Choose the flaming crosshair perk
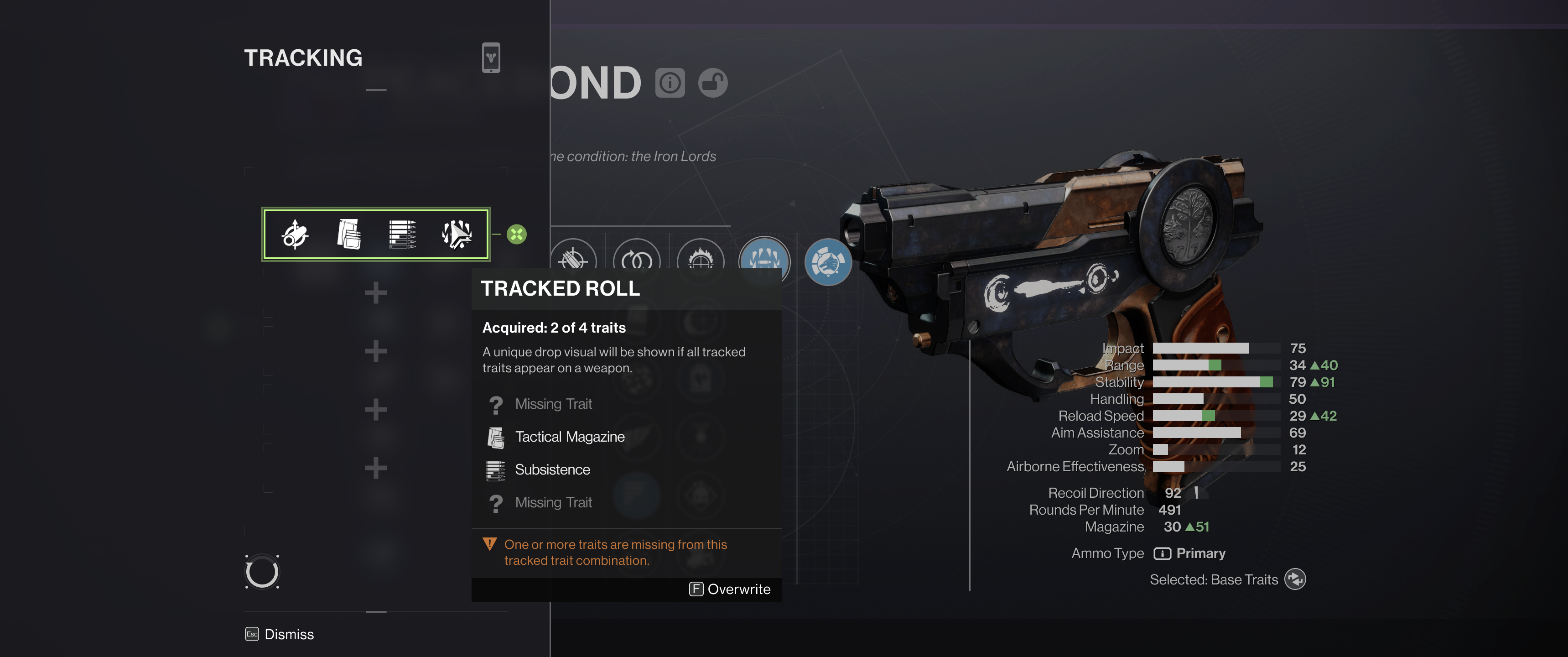 [700, 259]
